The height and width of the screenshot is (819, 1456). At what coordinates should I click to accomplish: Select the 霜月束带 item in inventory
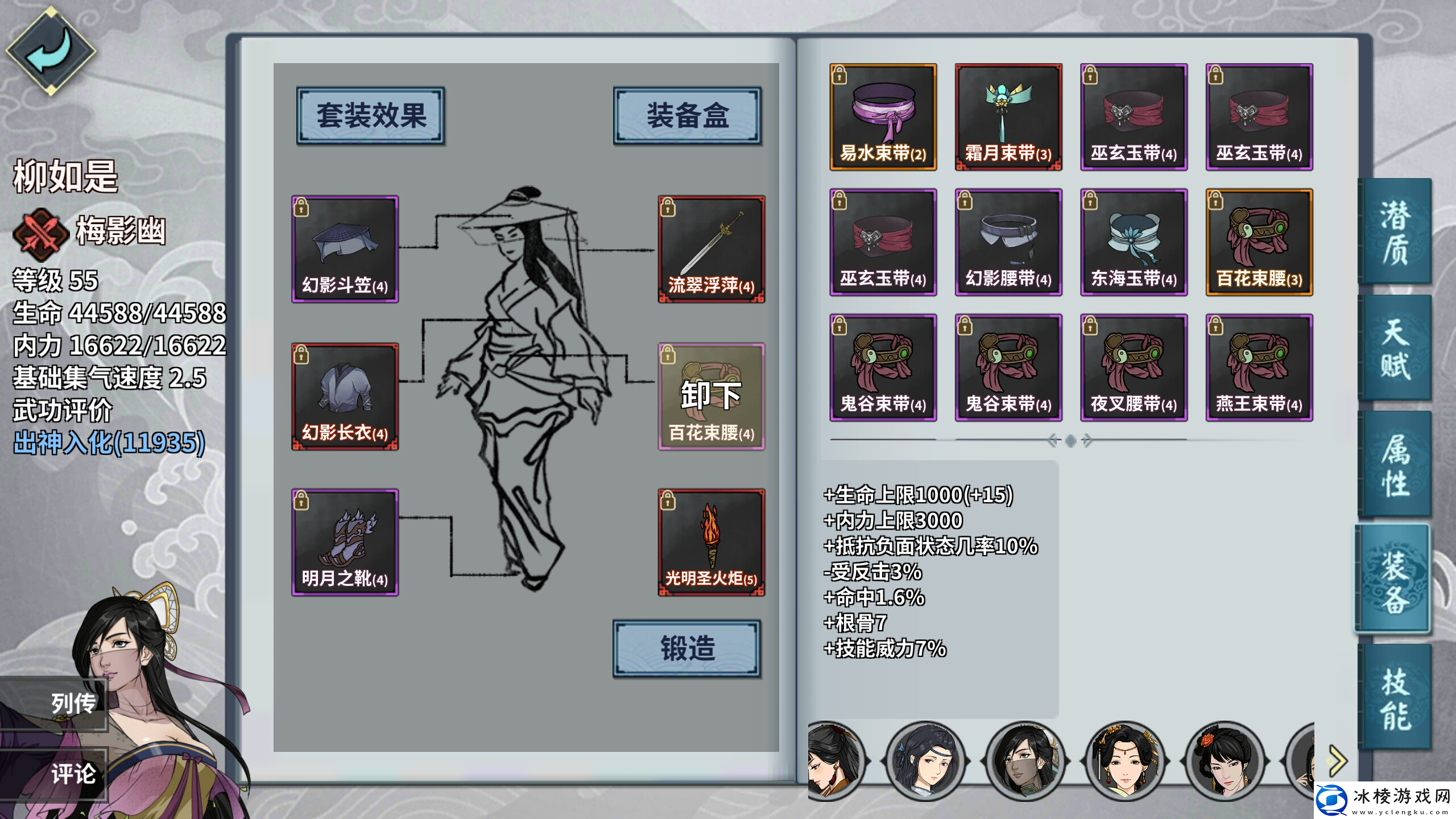[1008, 117]
